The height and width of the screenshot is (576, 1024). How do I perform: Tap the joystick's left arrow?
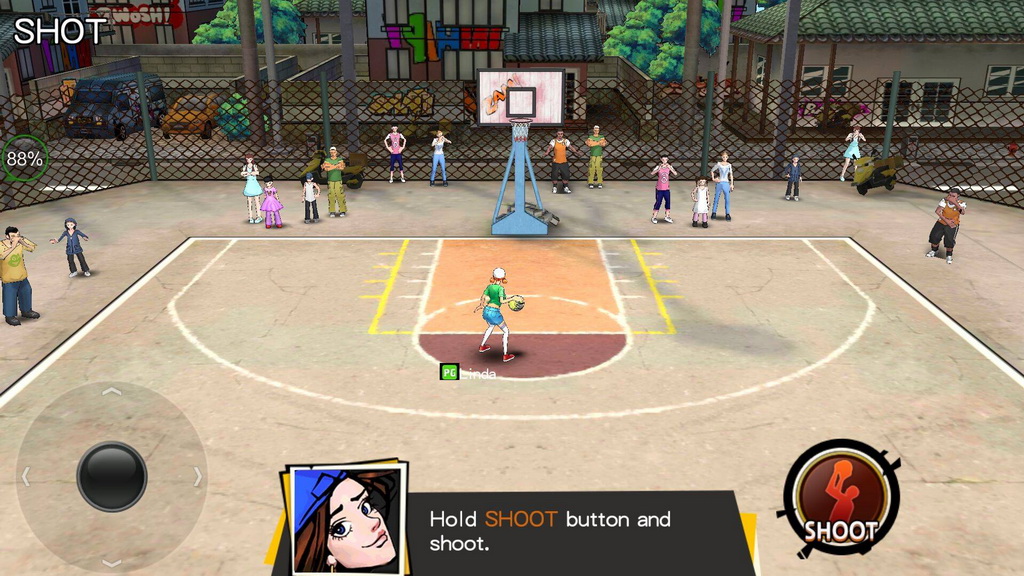26,477
